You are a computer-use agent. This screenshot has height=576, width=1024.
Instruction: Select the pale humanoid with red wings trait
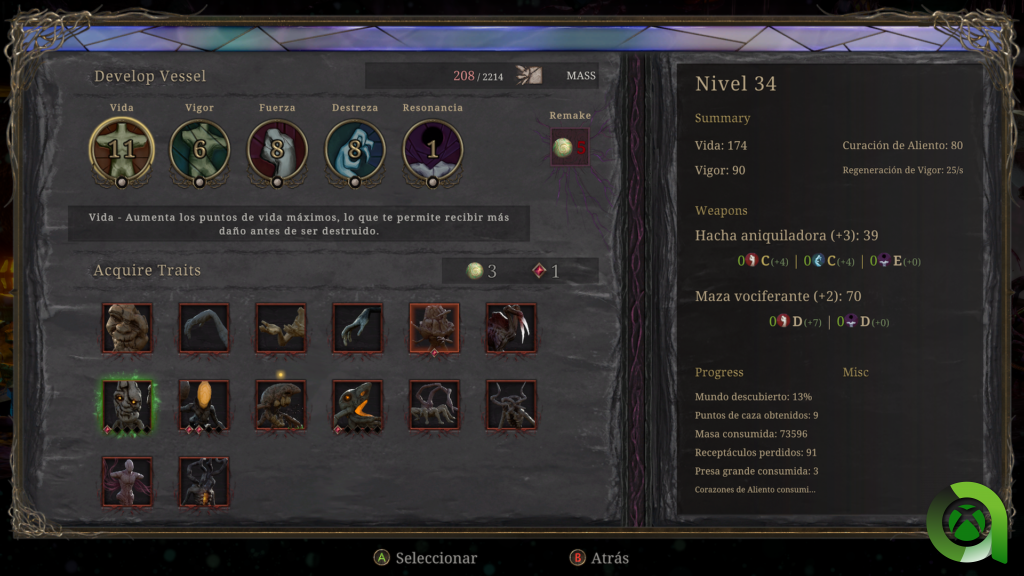pyautogui.click(x=127, y=482)
